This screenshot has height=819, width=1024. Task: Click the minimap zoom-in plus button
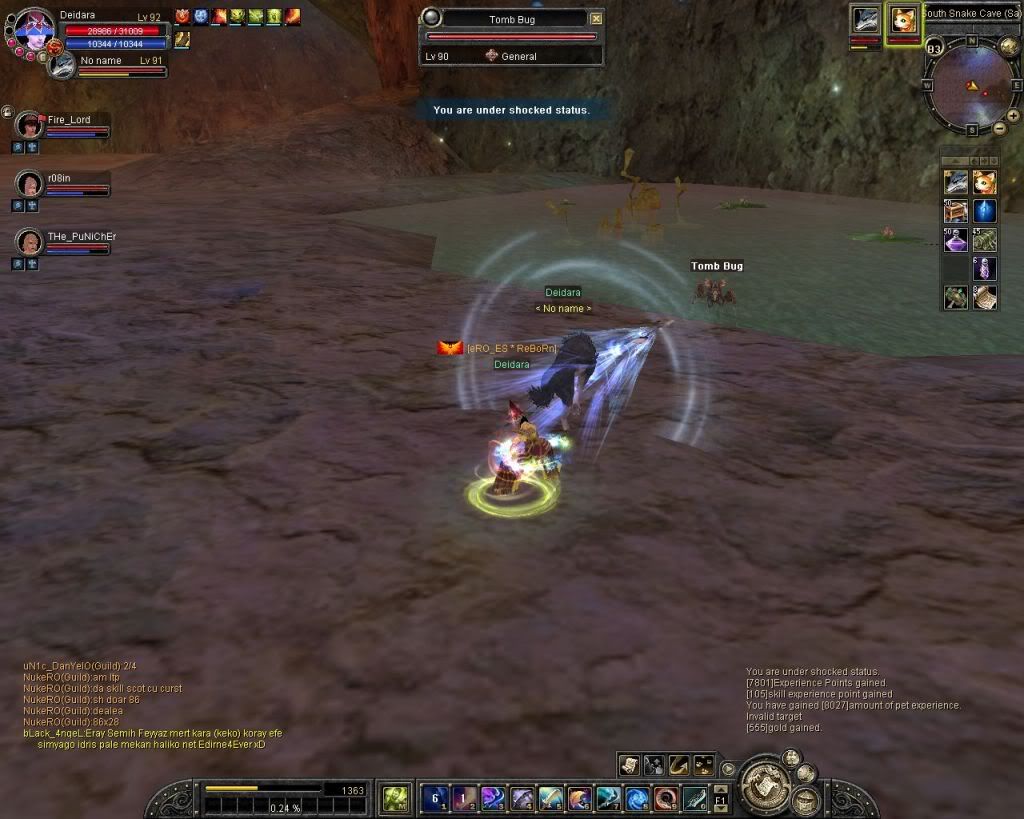point(1013,116)
